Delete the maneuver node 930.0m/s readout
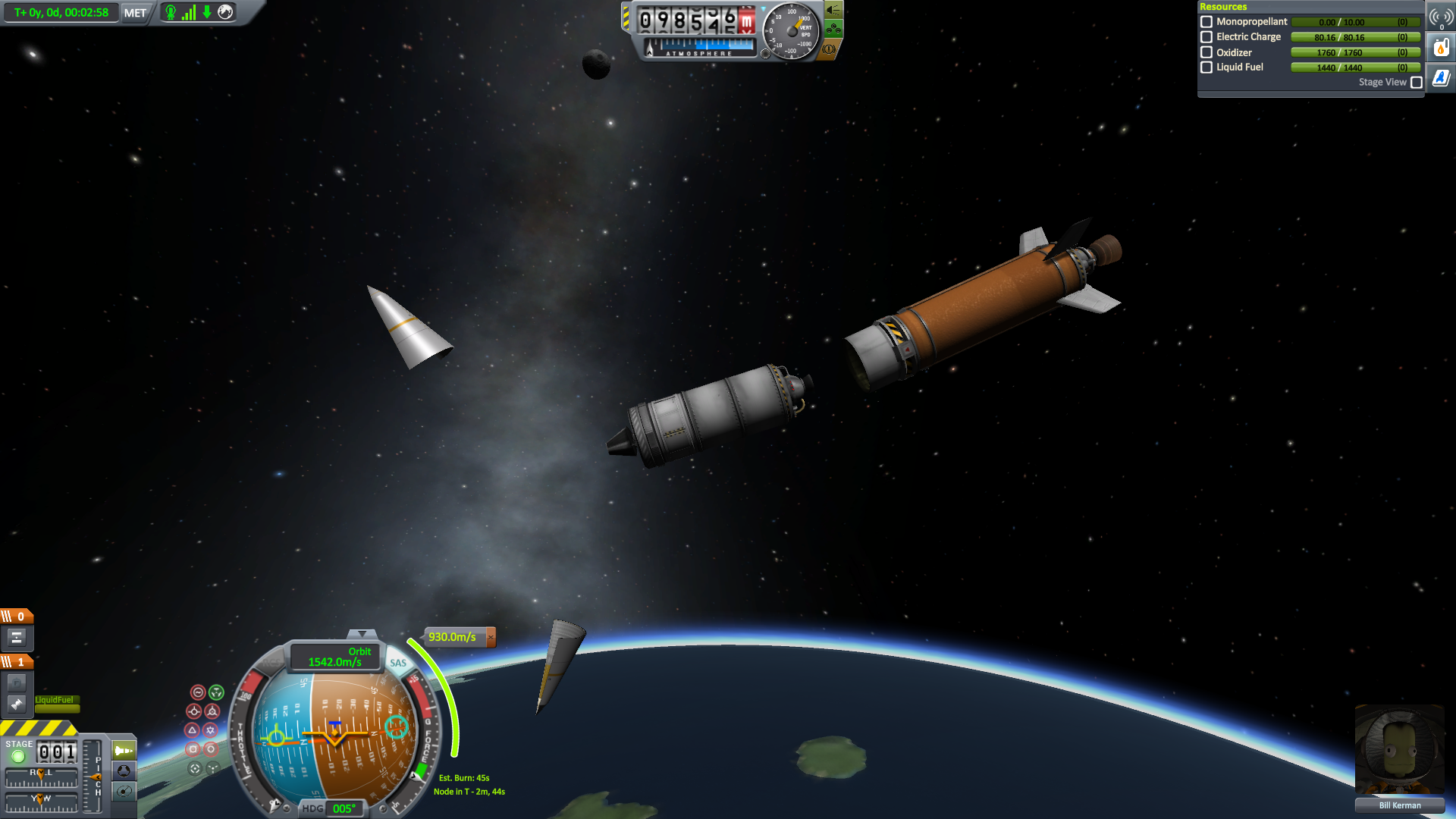Viewport: 1456px width, 819px height. 491,637
